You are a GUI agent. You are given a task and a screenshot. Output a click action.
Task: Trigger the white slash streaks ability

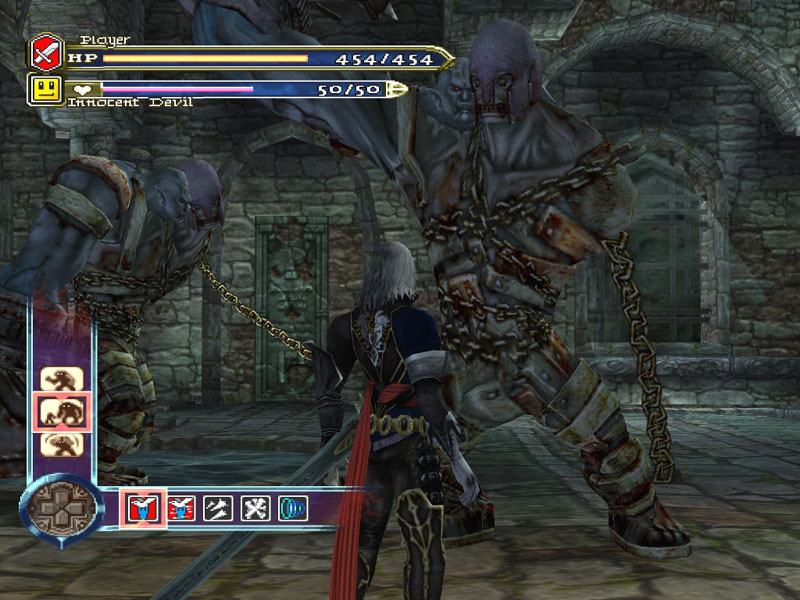tap(217, 508)
